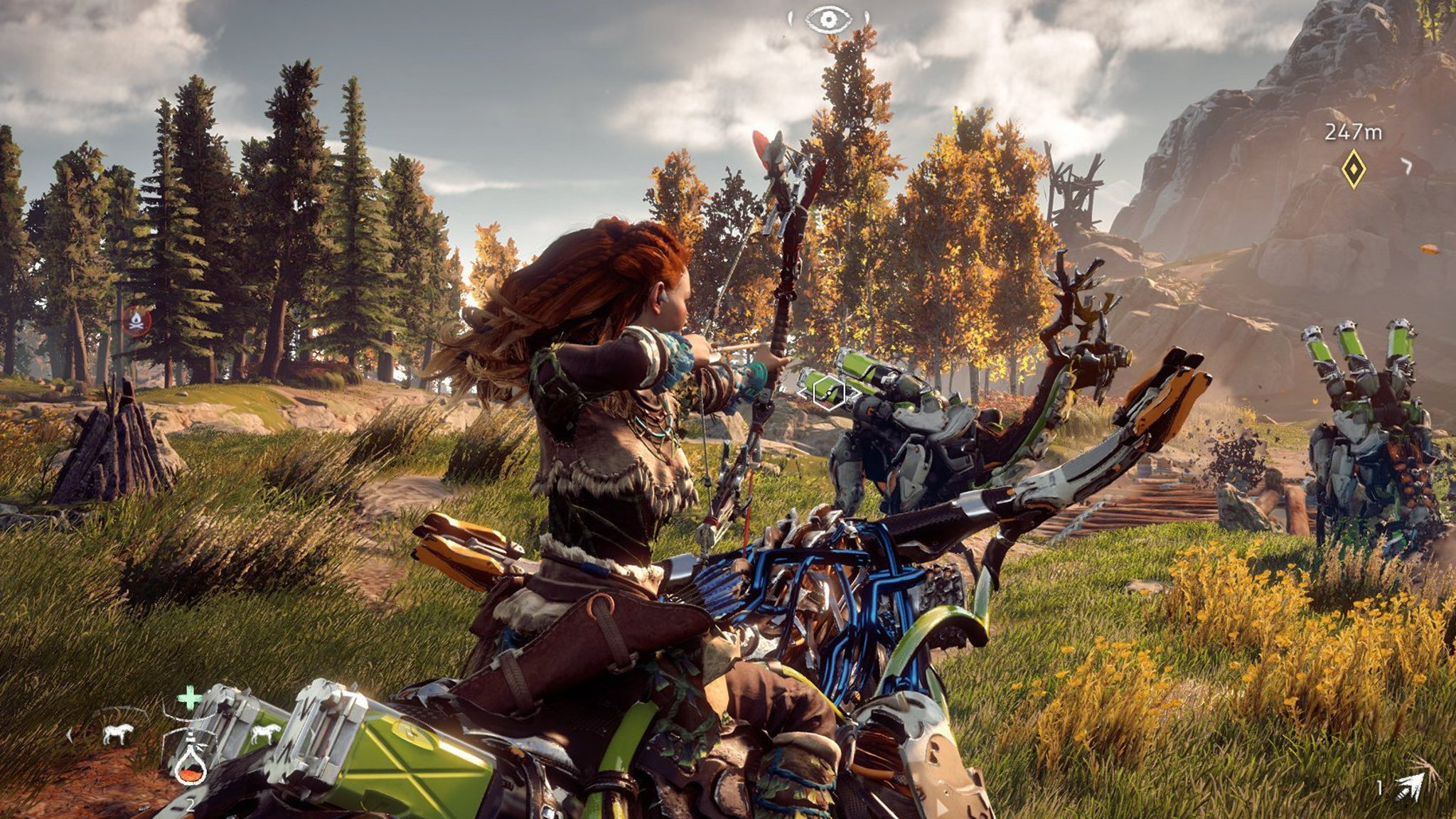Select the arrow ammo icon

[1408, 786]
